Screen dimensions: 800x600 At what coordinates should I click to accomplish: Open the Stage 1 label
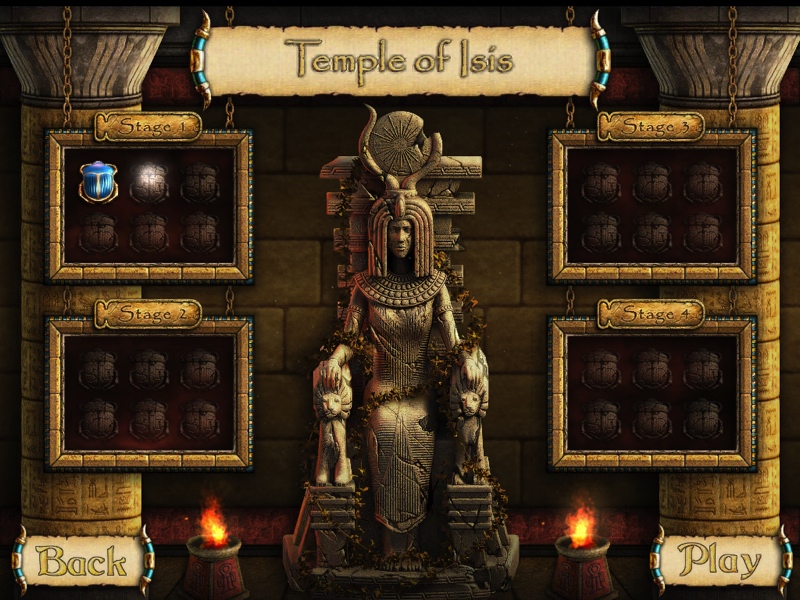click(x=148, y=127)
